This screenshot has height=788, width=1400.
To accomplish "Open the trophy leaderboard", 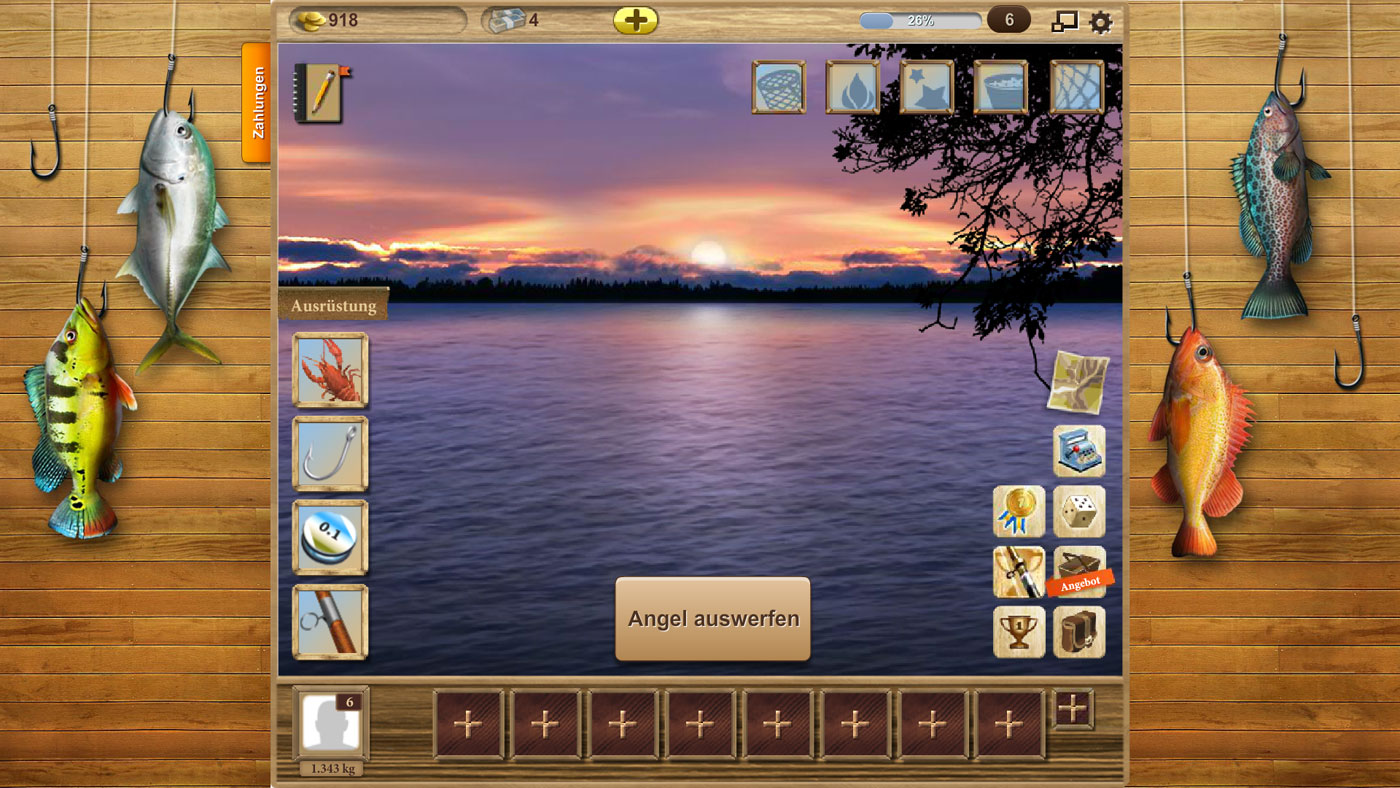I will point(1018,631).
